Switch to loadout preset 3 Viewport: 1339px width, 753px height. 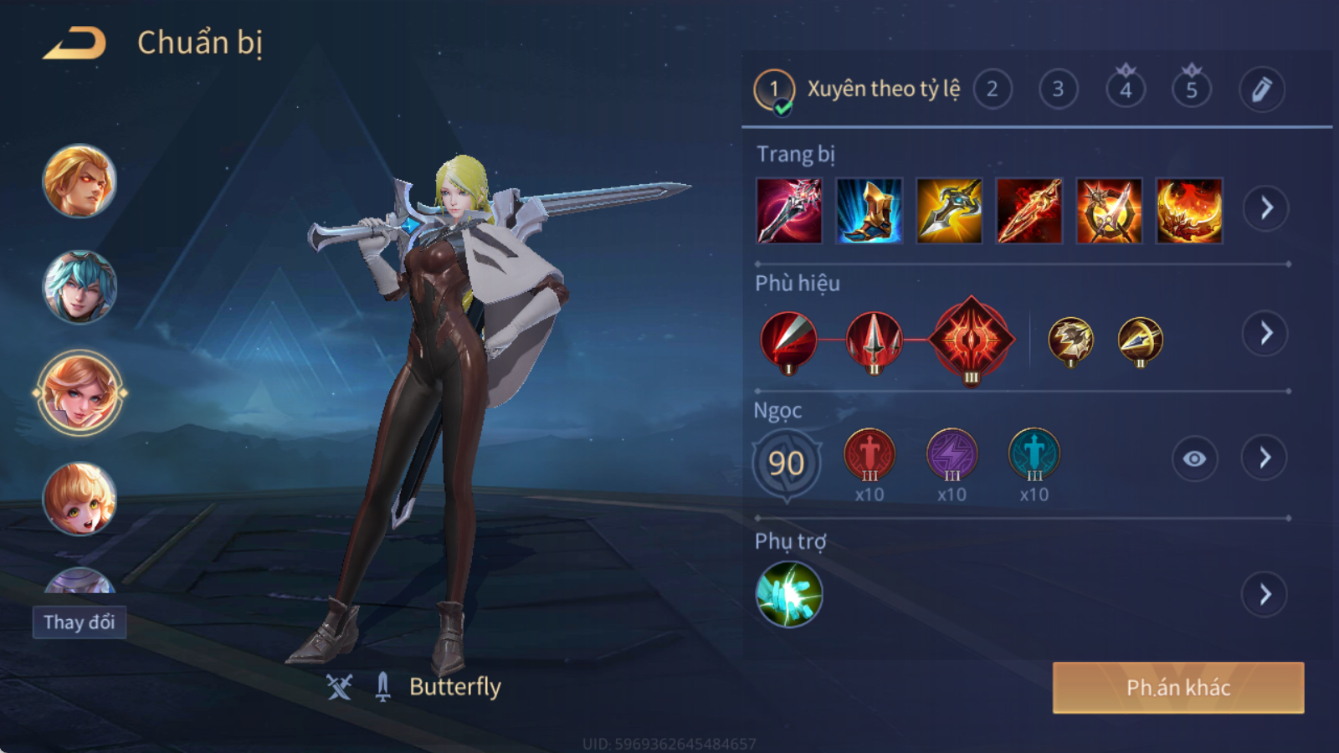coord(1058,90)
